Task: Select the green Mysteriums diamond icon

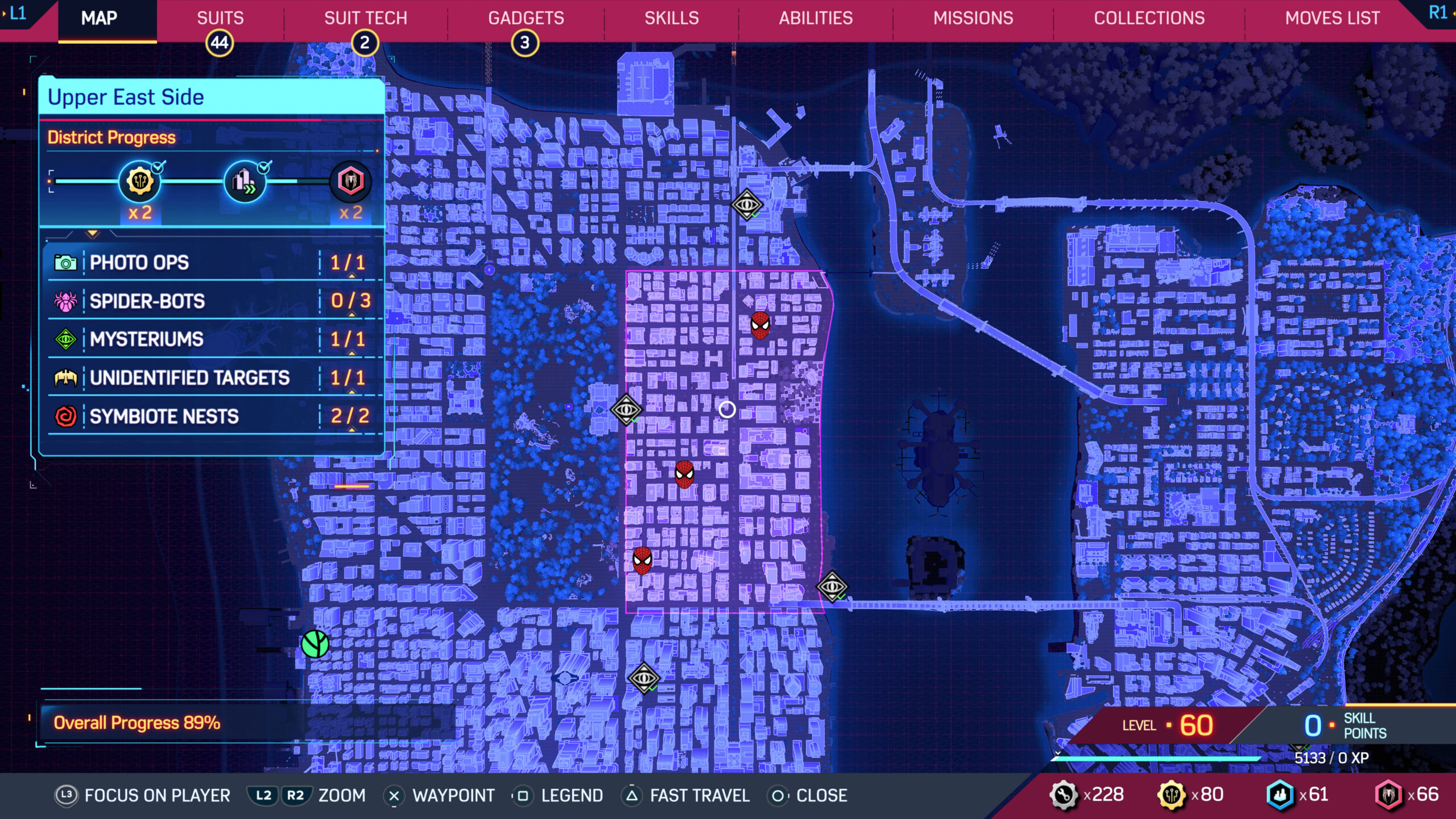Action: tap(67, 340)
